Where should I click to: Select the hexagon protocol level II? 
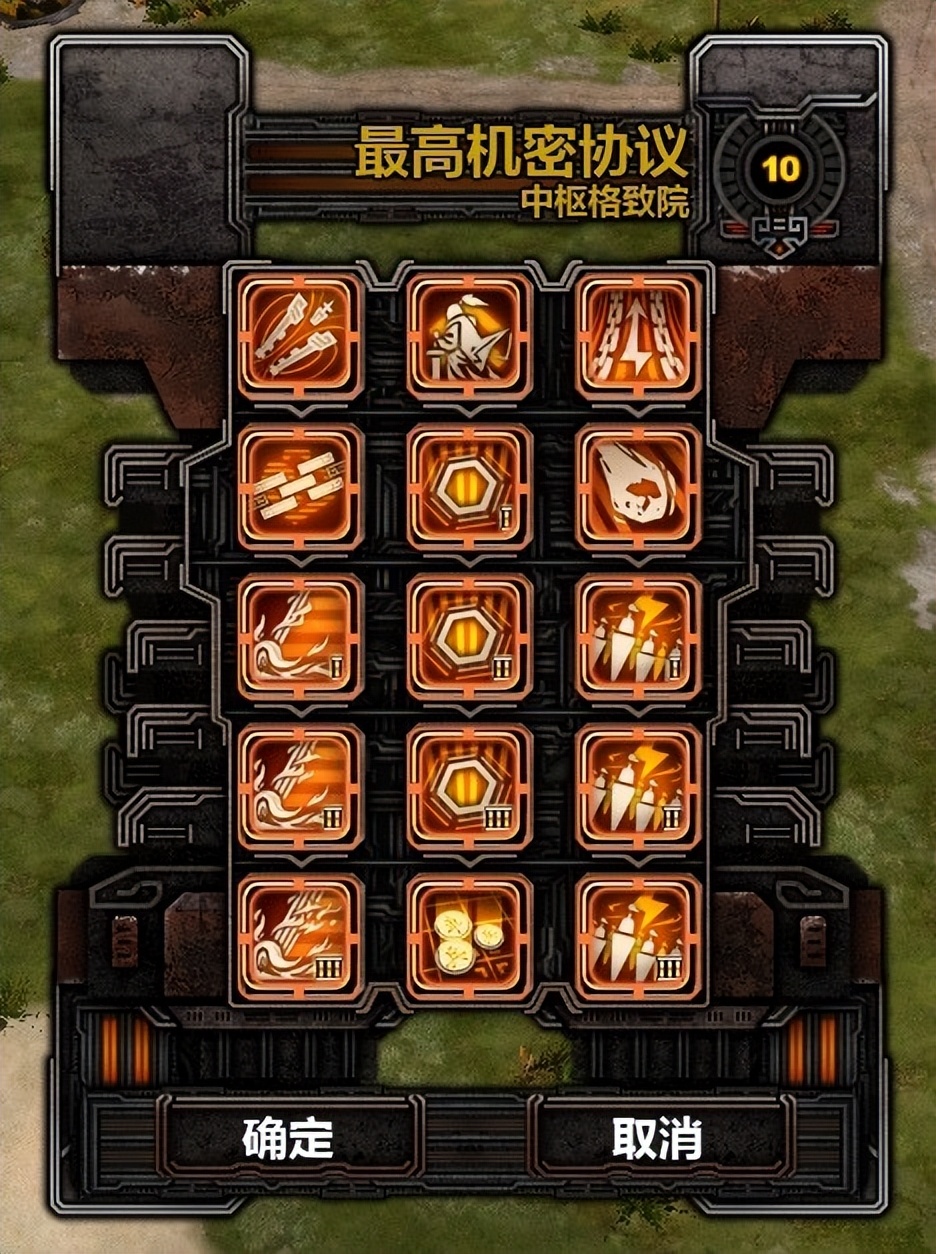click(469, 636)
